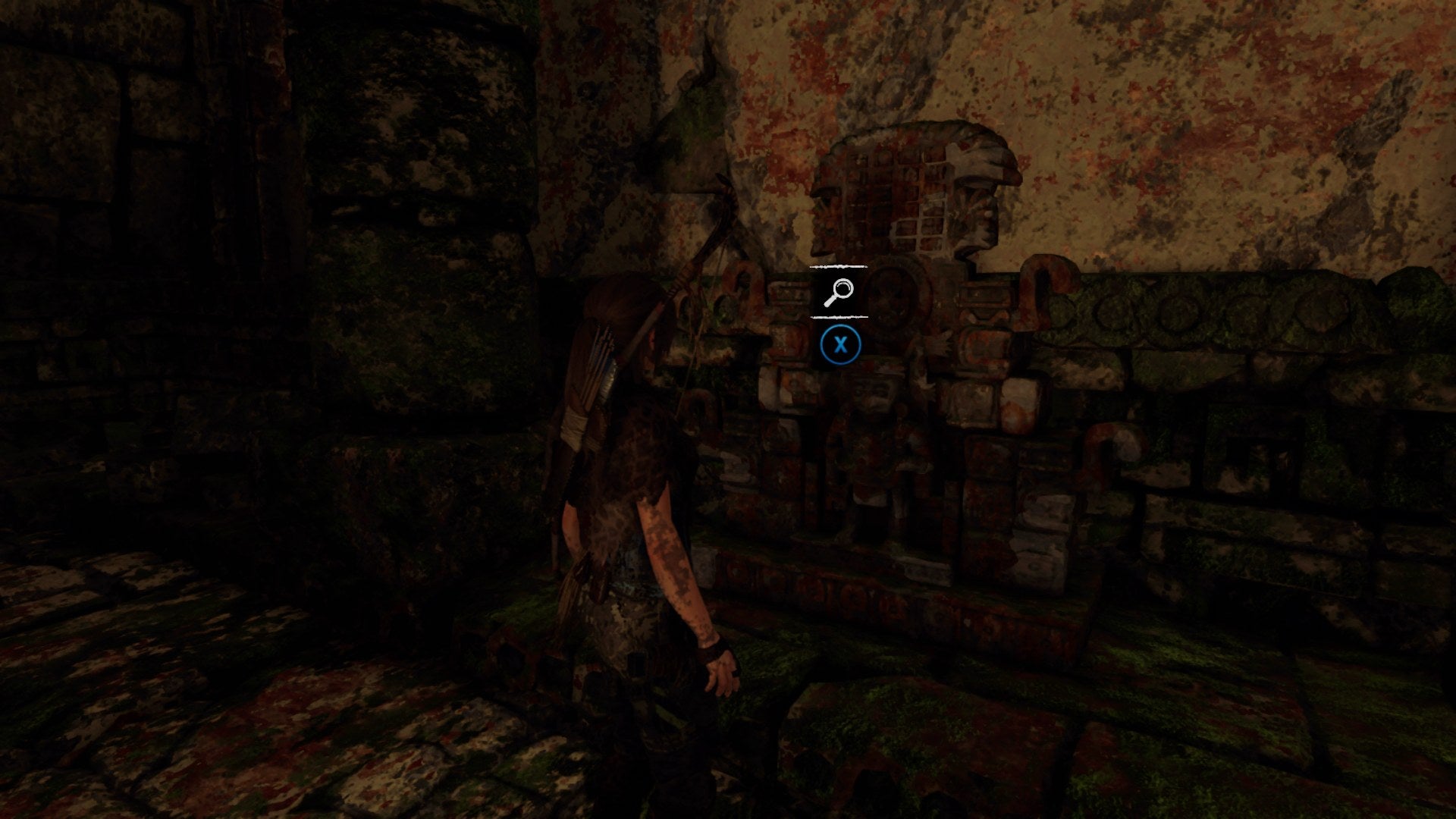The image size is (1456, 819).
Task: Enable the survey action via the magnifier badge
Action: coord(839,290)
